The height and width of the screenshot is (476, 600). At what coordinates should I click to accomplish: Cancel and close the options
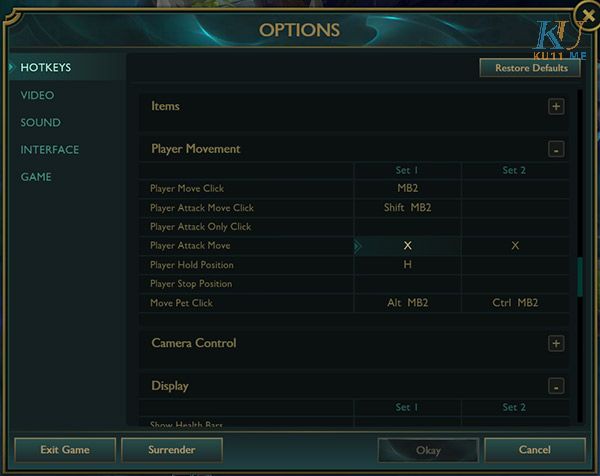pos(534,450)
